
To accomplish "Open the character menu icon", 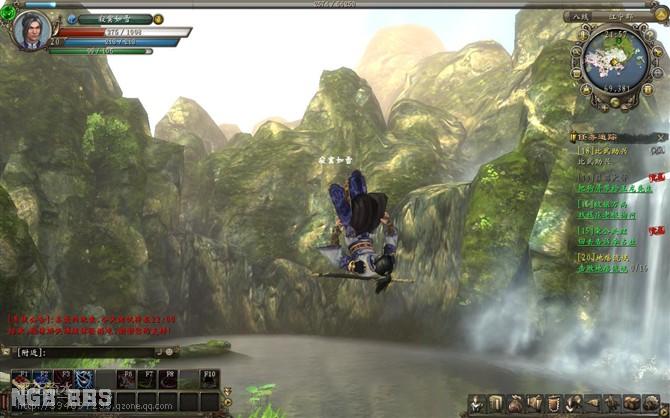I will pos(478,402).
